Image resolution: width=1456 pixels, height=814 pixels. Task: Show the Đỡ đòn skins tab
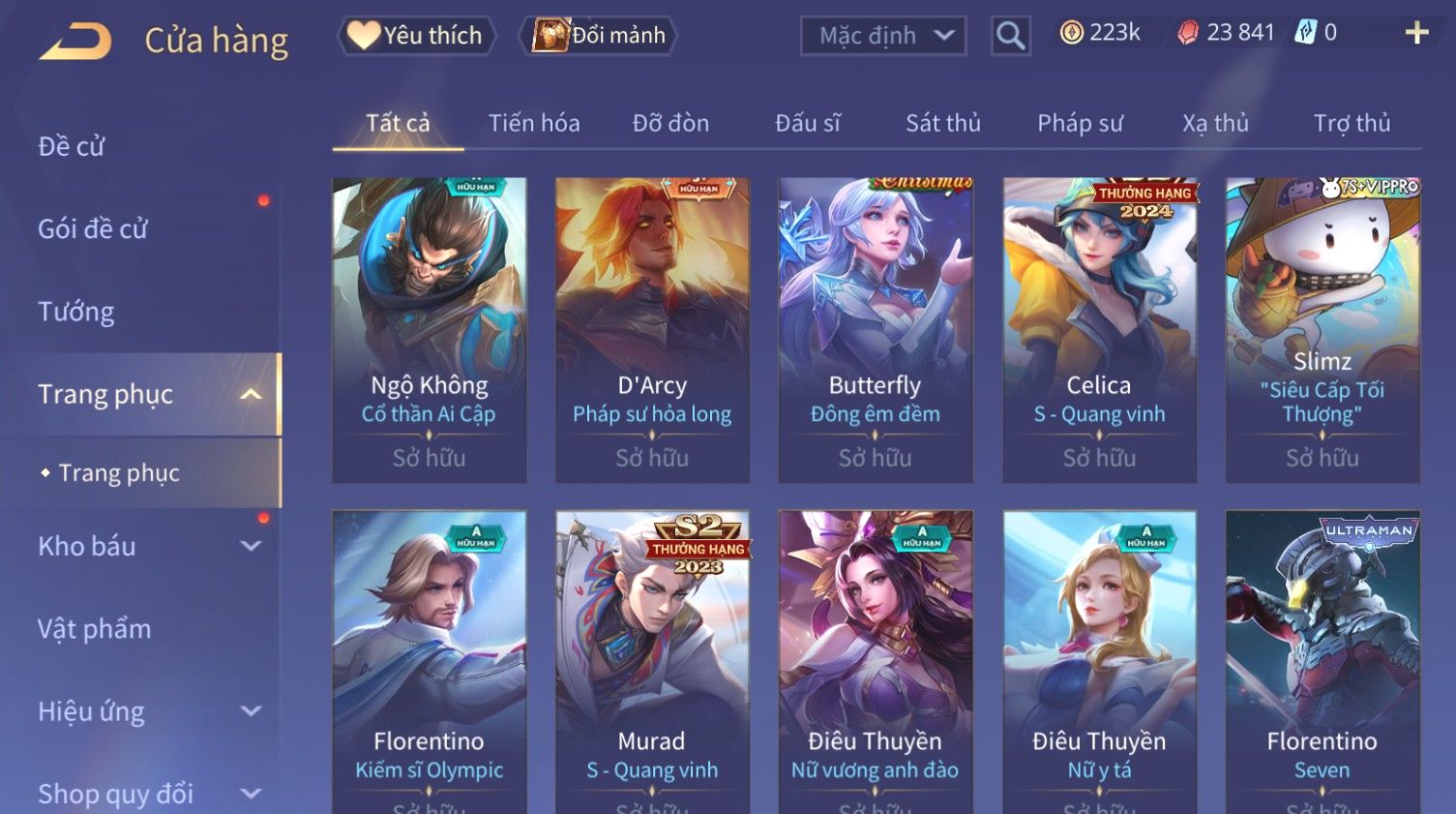[670, 123]
